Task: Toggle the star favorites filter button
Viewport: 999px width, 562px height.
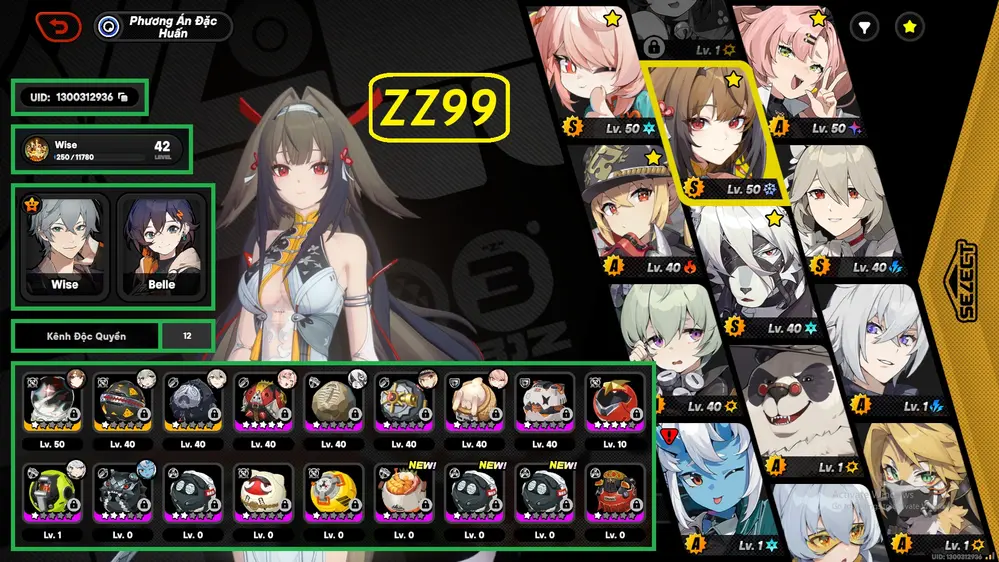Action: (909, 28)
